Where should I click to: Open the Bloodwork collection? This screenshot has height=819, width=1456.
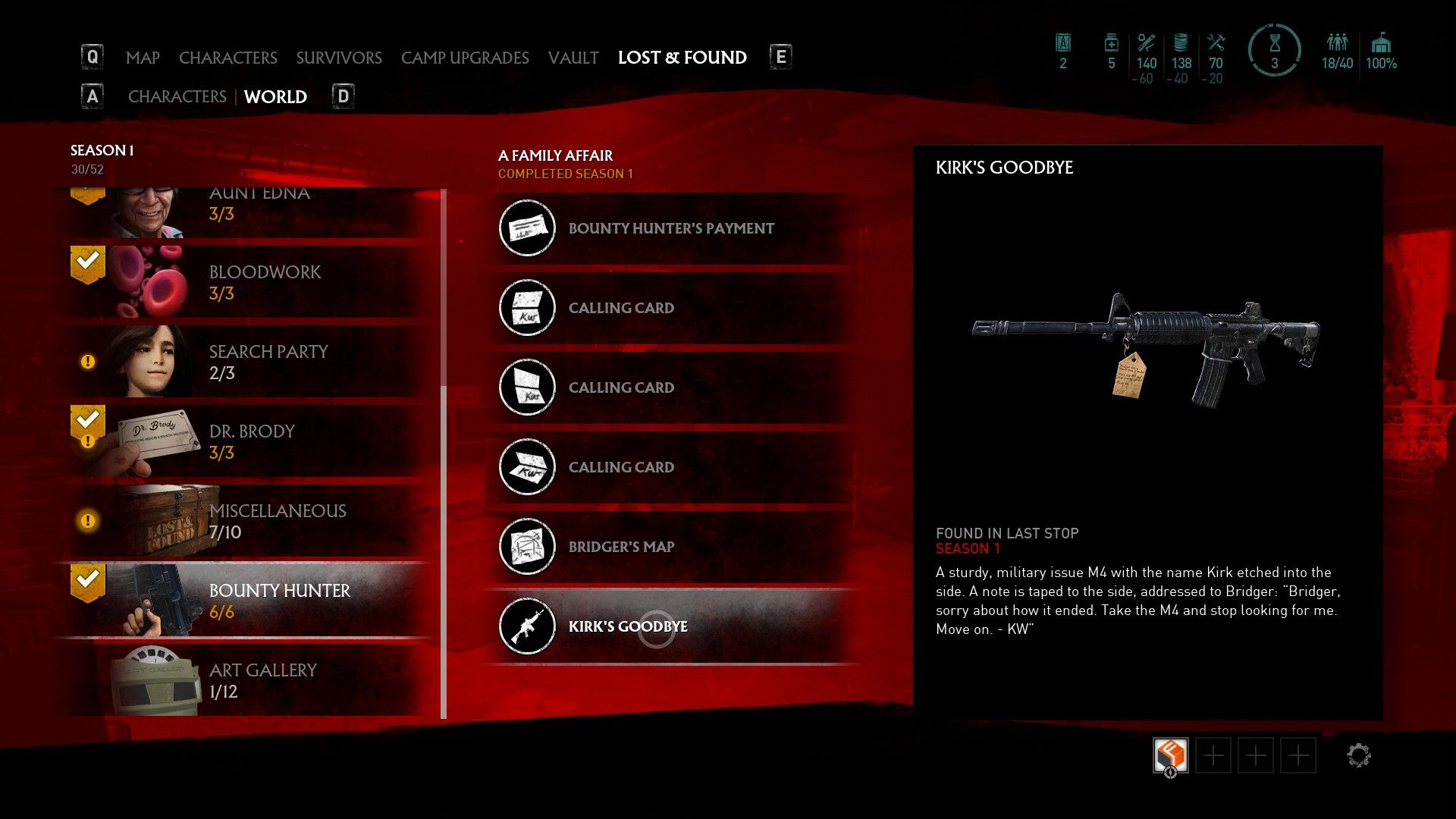pyautogui.click(x=250, y=282)
